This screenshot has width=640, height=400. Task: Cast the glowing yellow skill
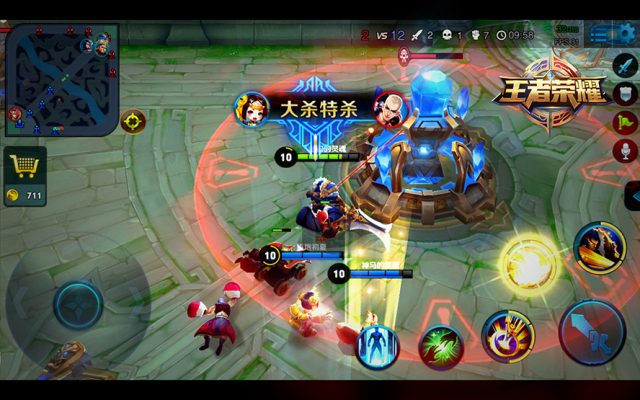tap(527, 264)
